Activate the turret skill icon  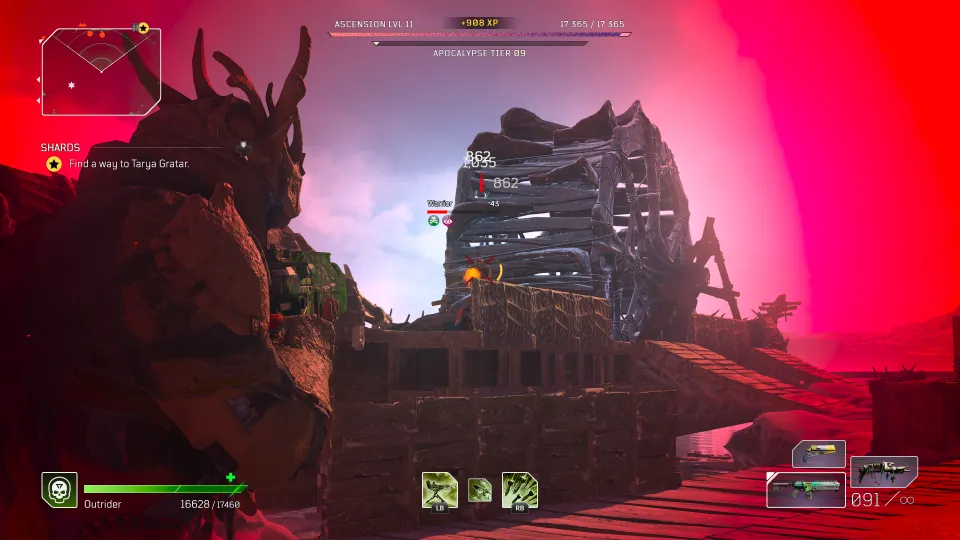(439, 489)
